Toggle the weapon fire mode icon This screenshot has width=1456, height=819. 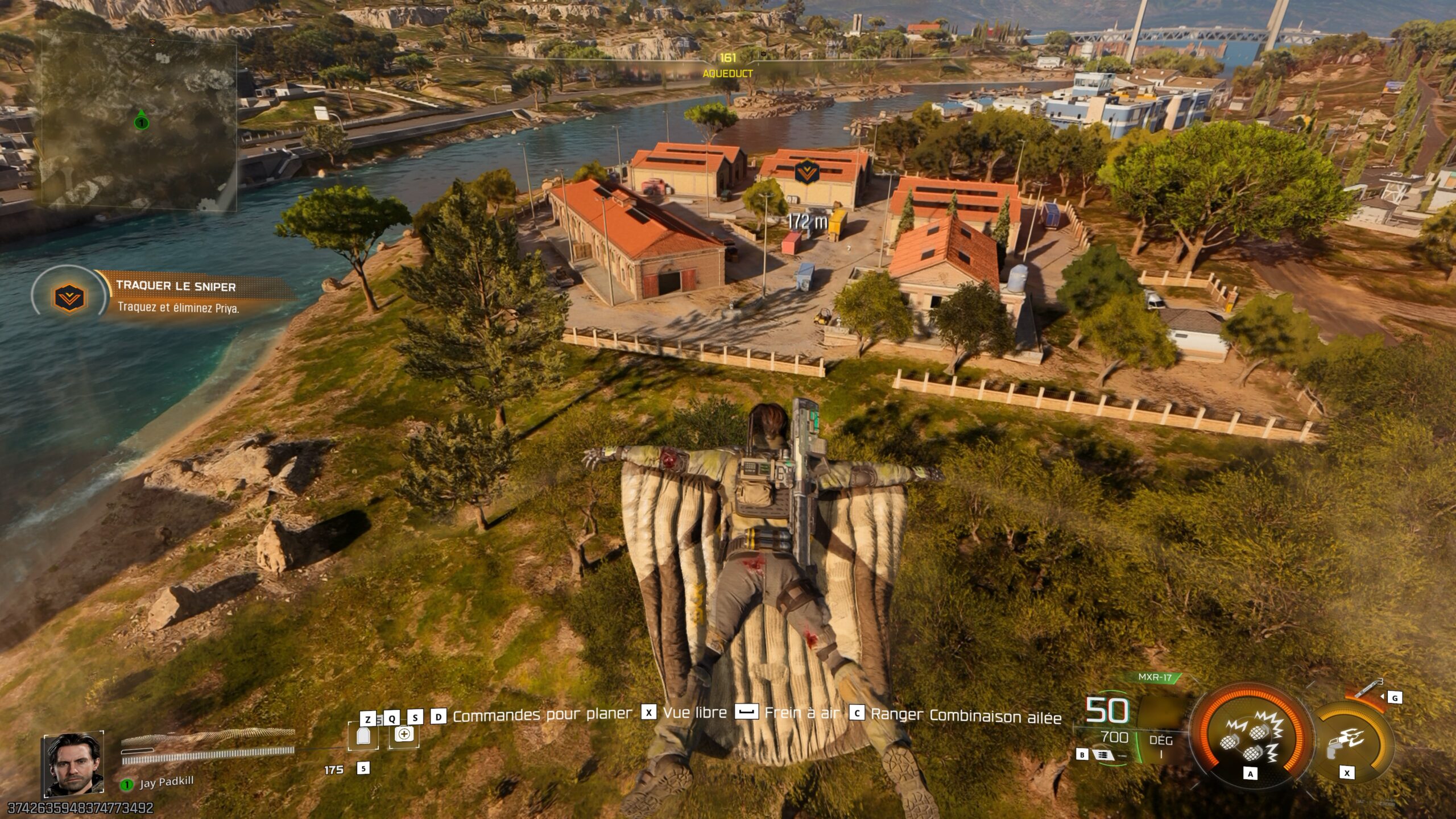1103,755
